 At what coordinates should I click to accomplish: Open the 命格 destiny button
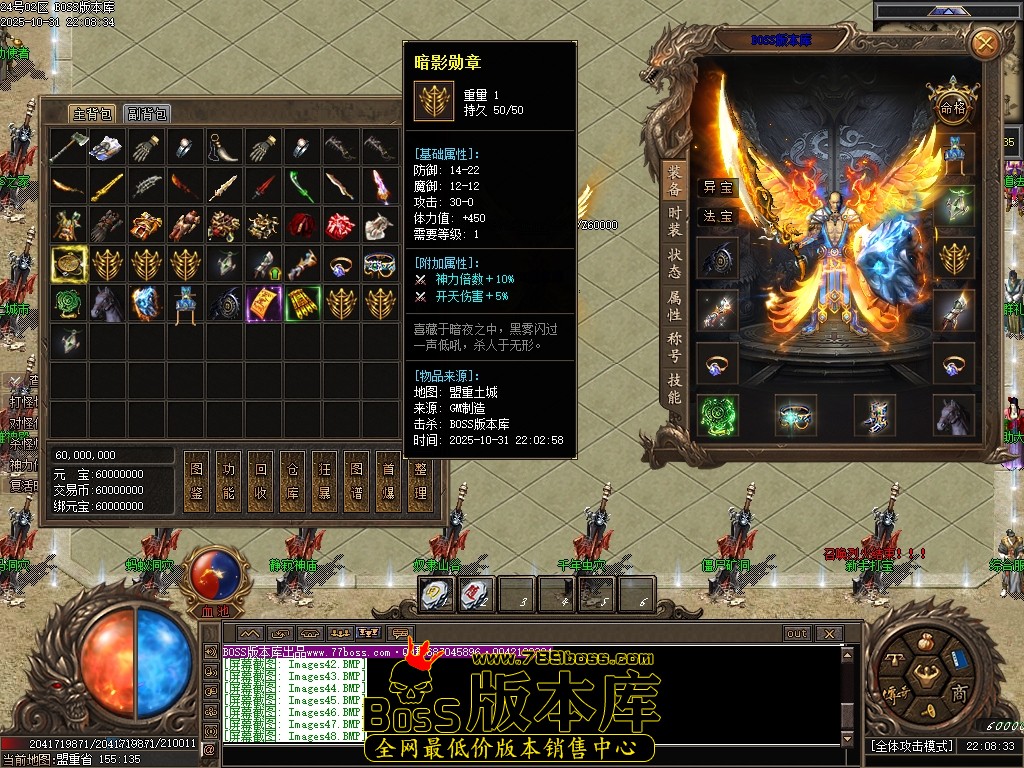tap(951, 107)
